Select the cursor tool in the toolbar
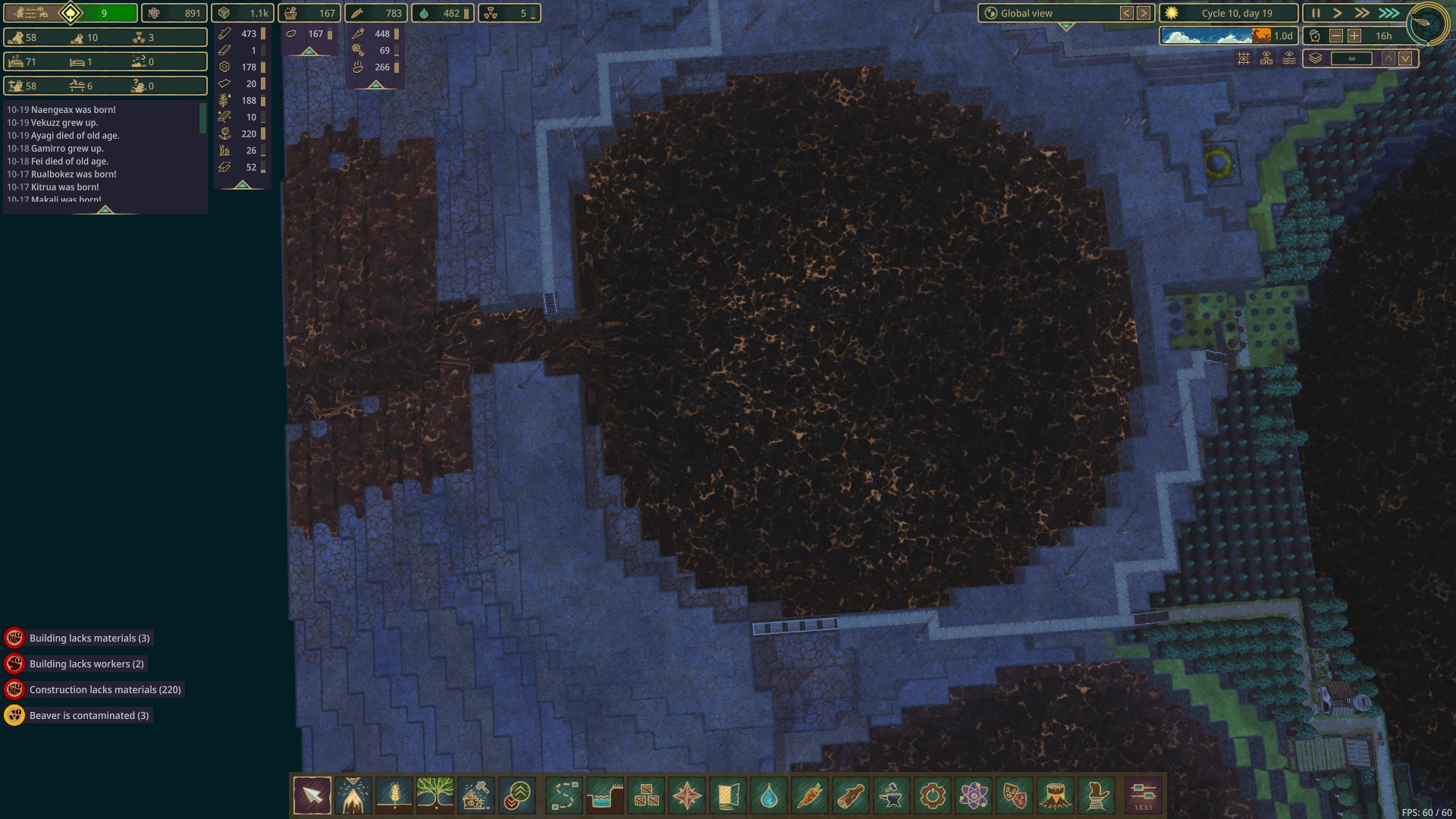The image size is (1456, 819). pyautogui.click(x=312, y=795)
